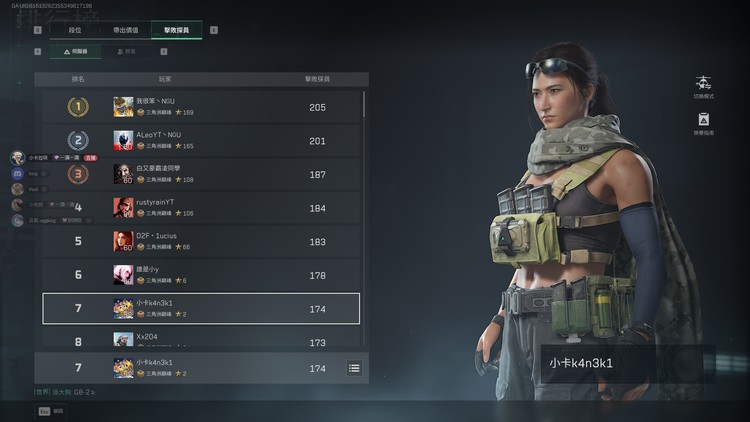Viewport: 750px width, 422px height.
Task: Choose the ALeoYT丶NGU leaderboard row
Action: (x=200, y=140)
